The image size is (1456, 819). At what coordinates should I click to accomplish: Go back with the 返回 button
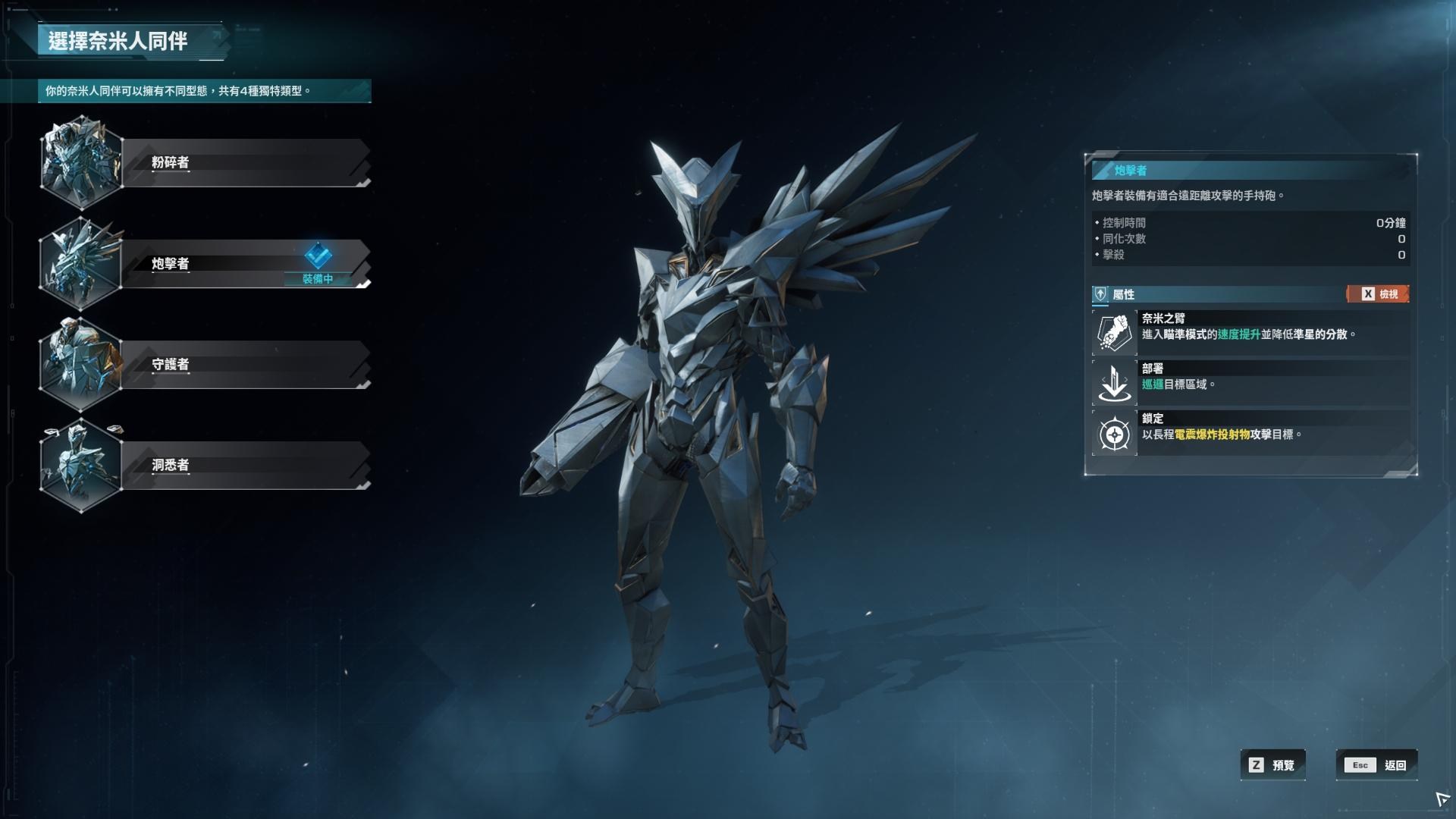tap(1376, 765)
